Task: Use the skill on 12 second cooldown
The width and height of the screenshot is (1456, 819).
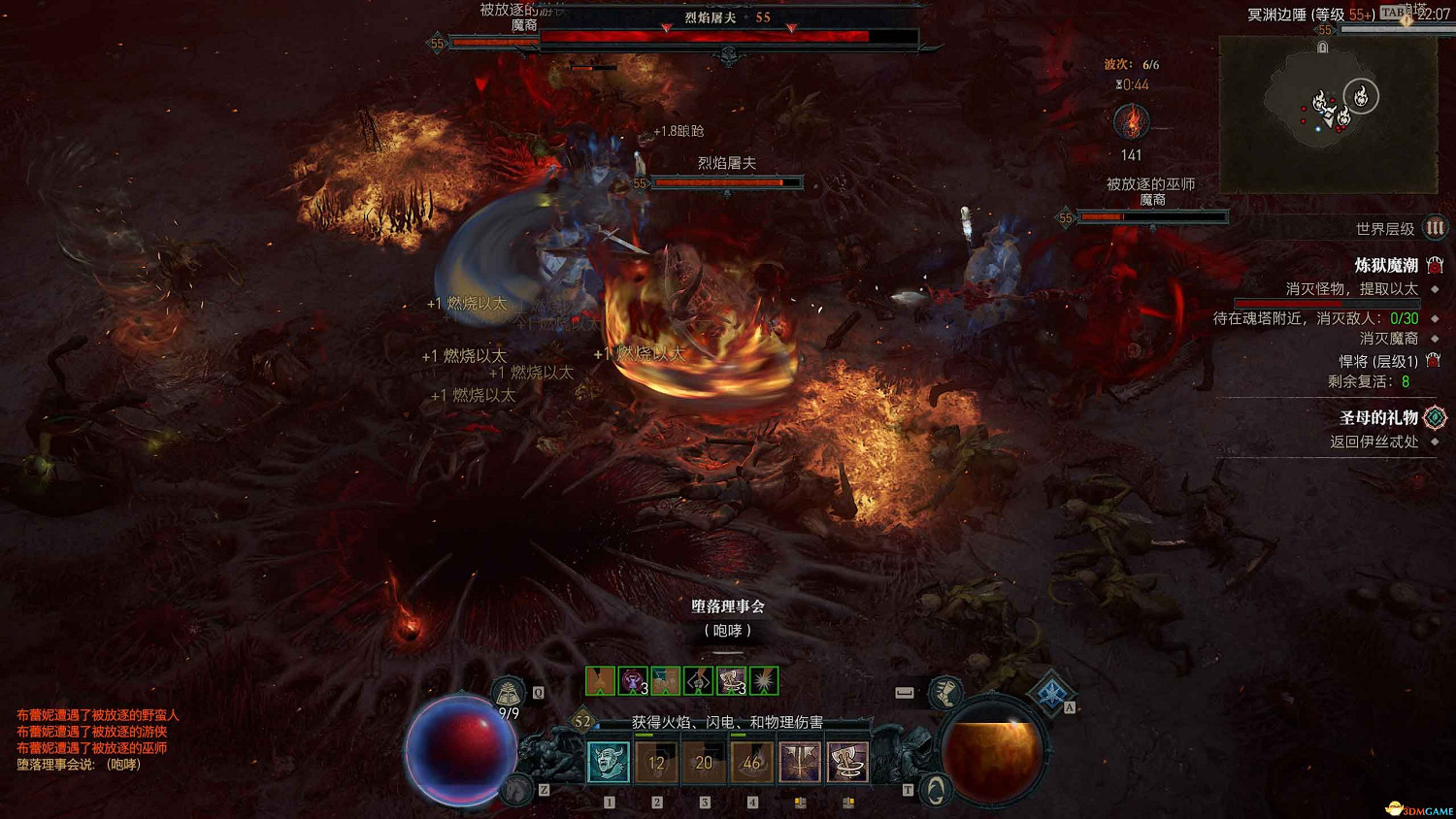Action: 656,763
